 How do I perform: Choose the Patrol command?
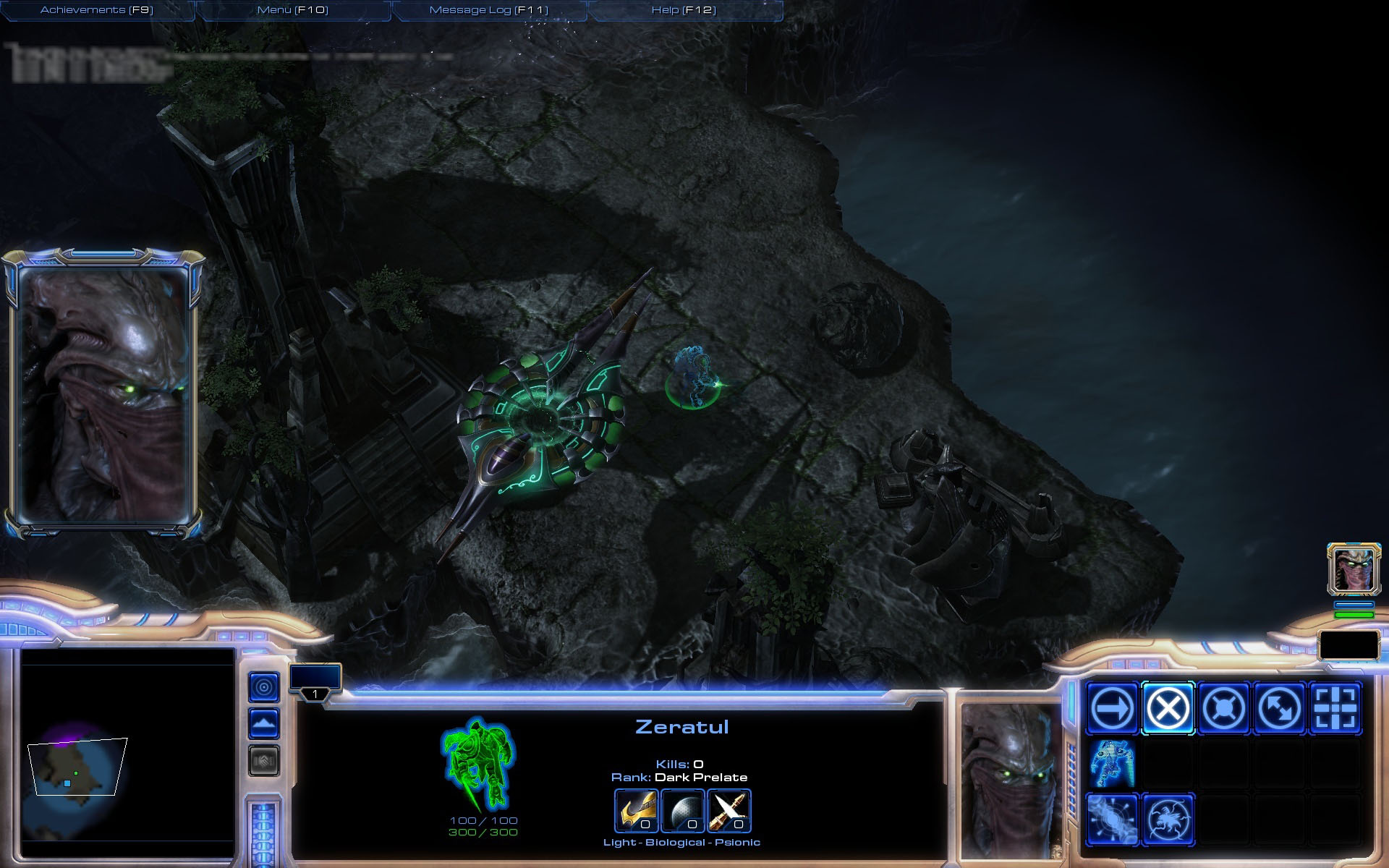1279,708
